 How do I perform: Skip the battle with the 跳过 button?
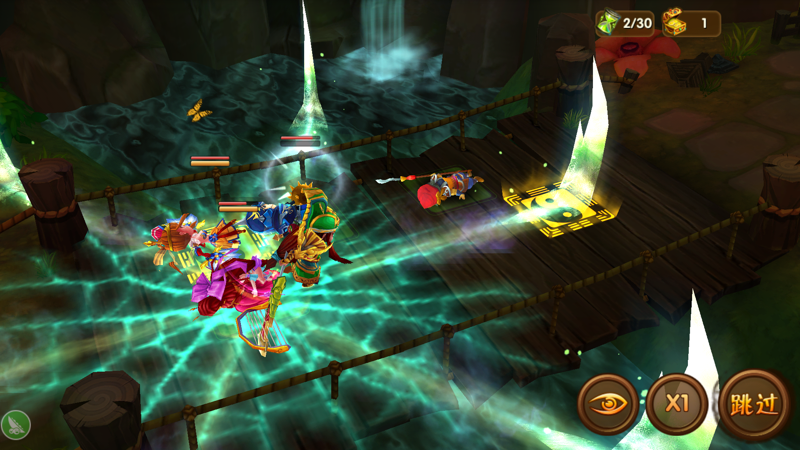pos(754,404)
